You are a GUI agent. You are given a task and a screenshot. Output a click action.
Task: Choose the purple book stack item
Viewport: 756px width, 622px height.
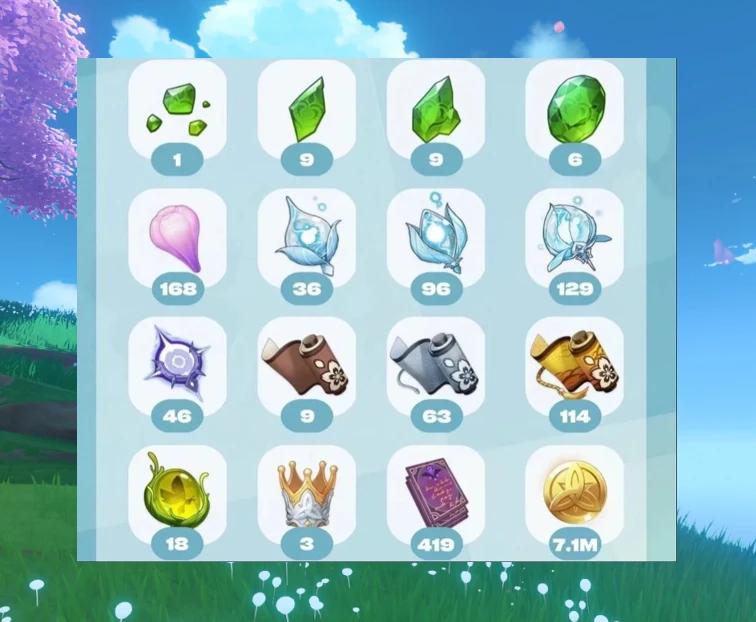(436, 494)
